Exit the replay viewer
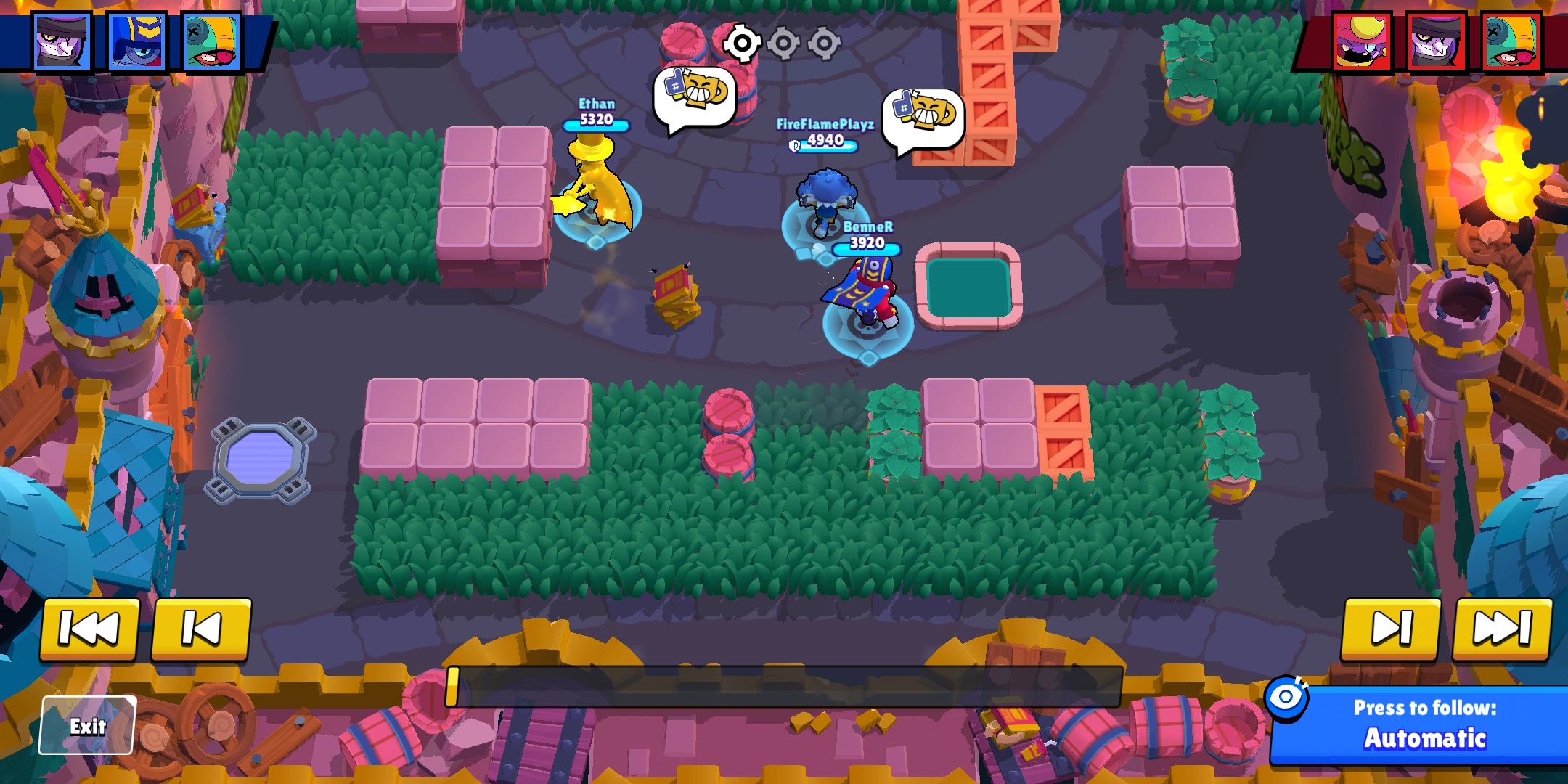1568x784 pixels. click(87, 724)
